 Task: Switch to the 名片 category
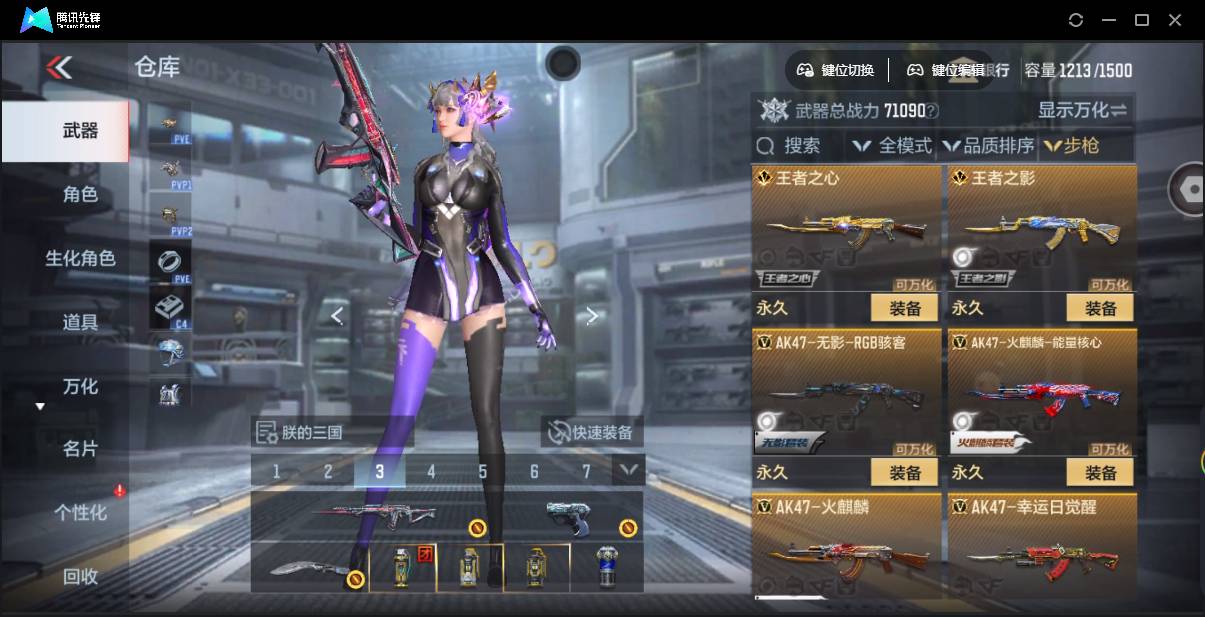[x=80, y=449]
